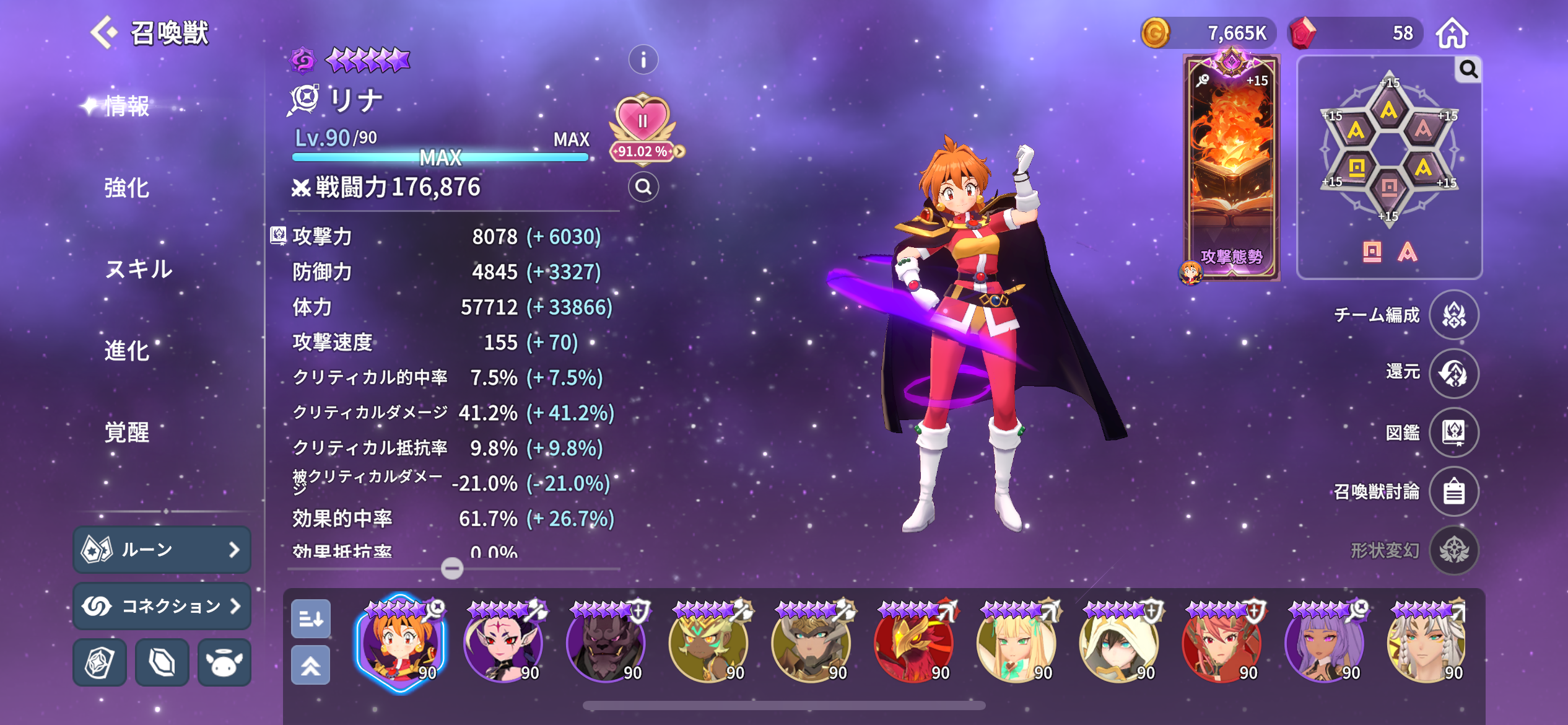Open the 攻撃態勢 fire spellbook card
This screenshot has height=725, width=1568.
coord(1231,167)
